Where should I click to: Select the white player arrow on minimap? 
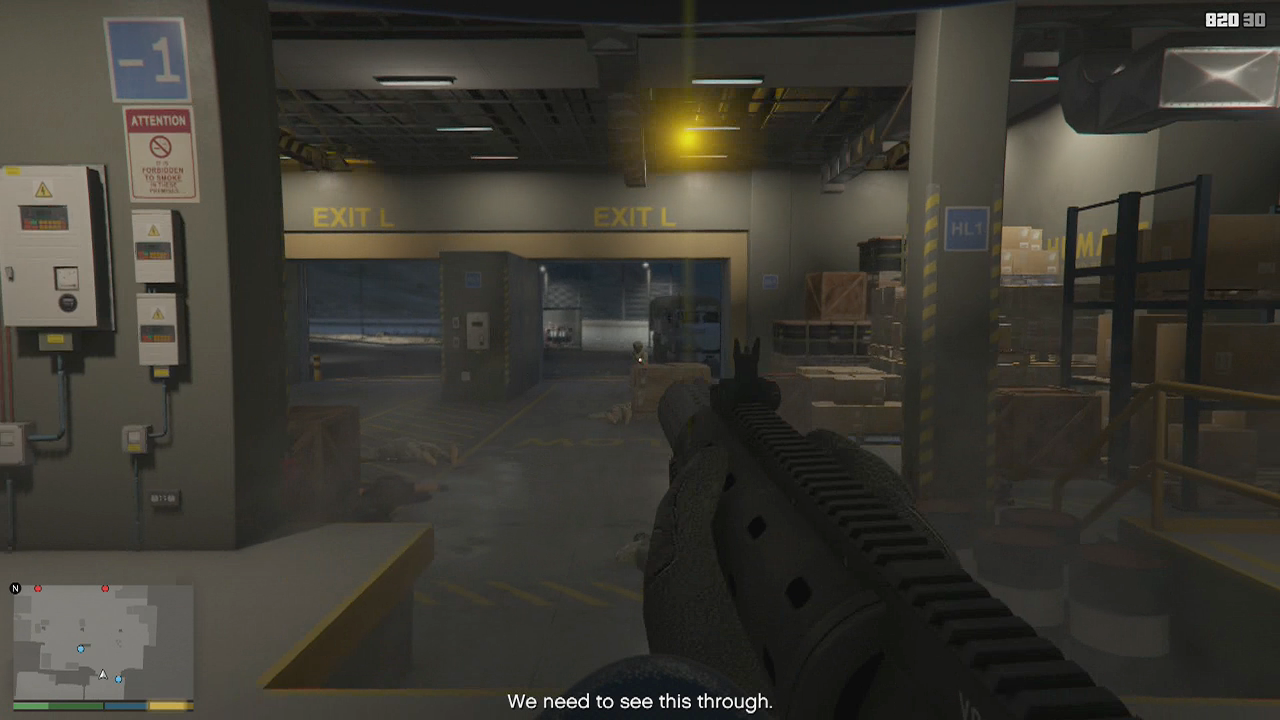(102, 675)
